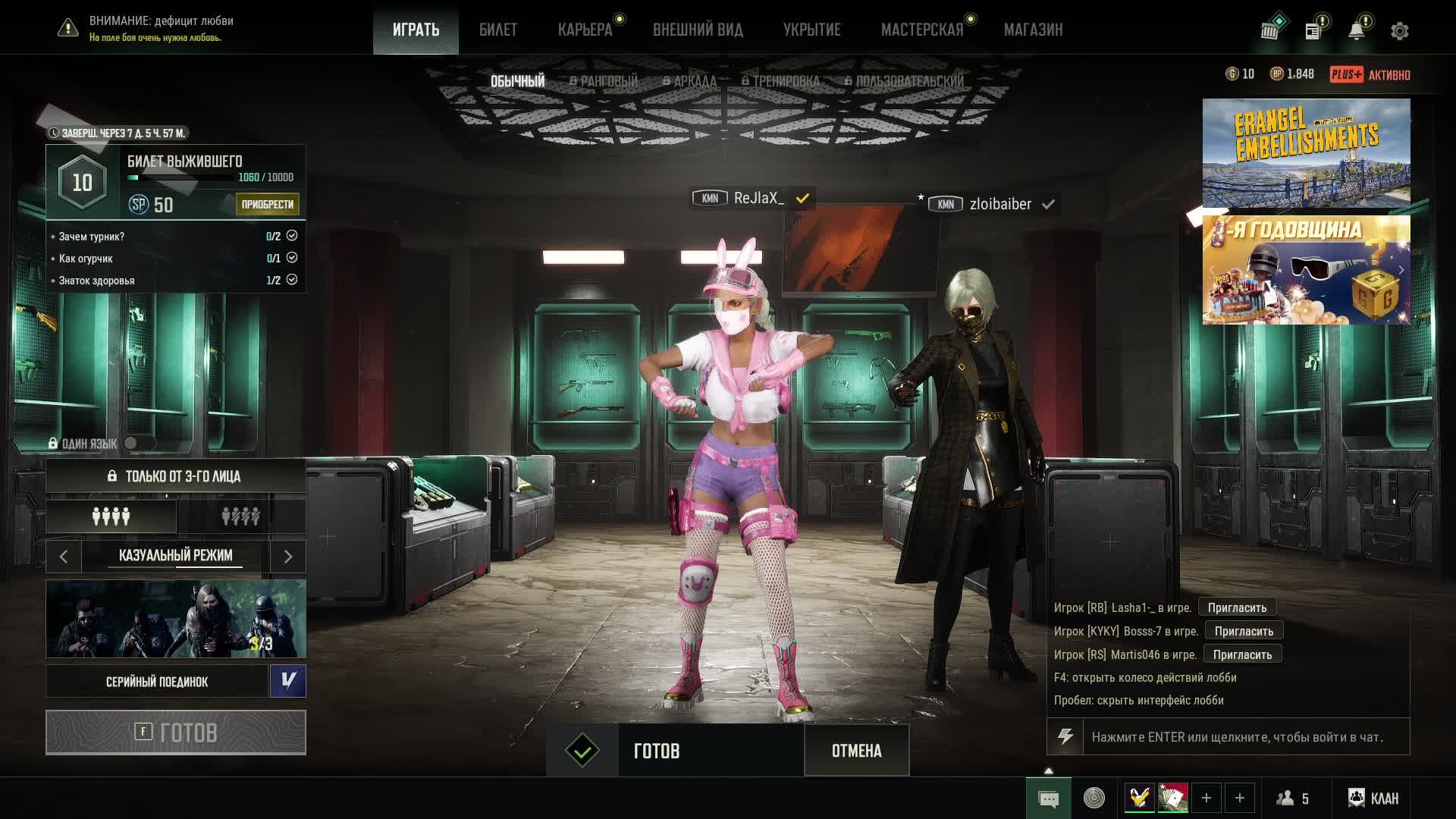This screenshot has width=1456, height=819.
Task: Open the ВНЕШНИЙ ВИД tab
Action: point(698,30)
